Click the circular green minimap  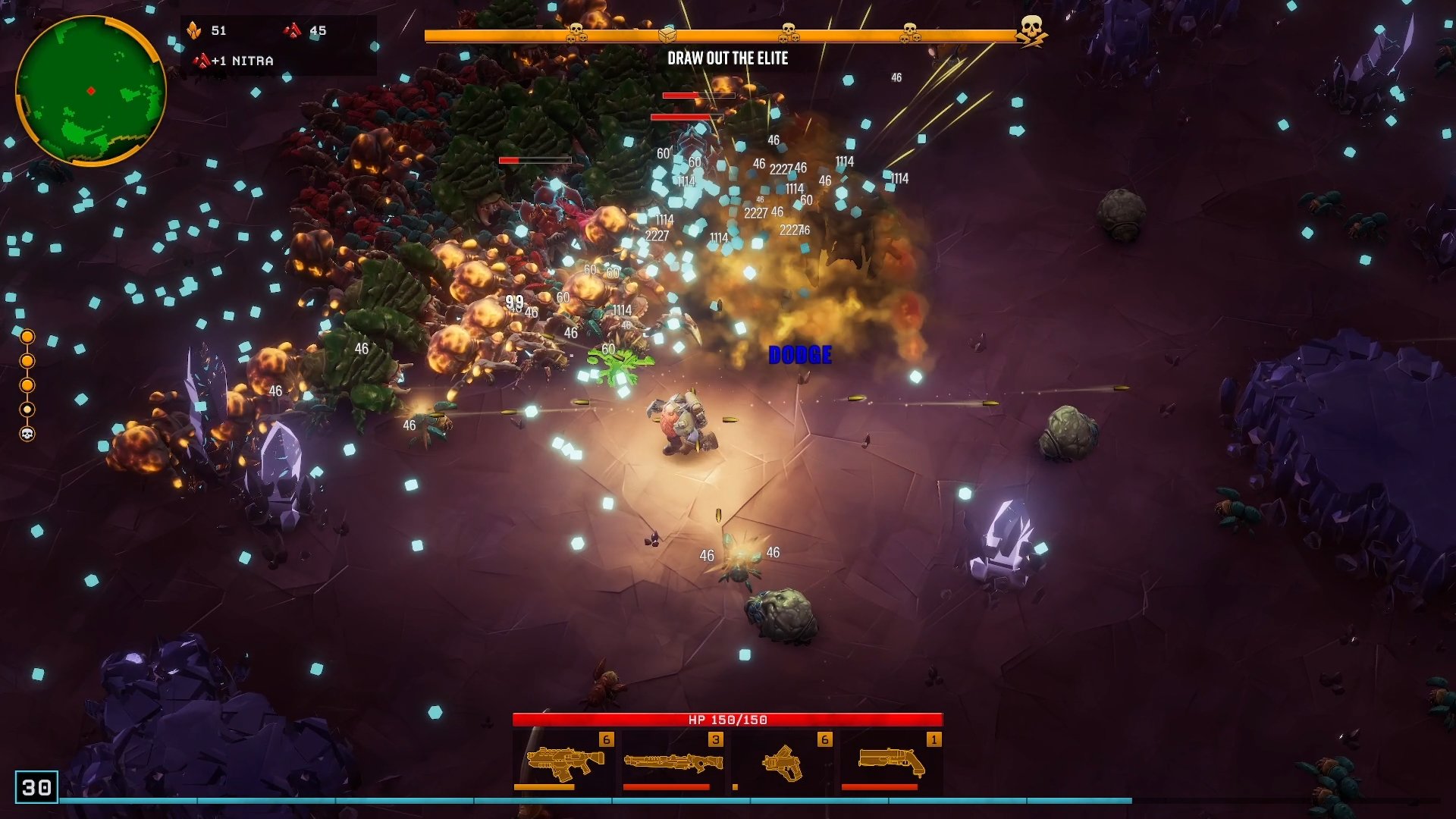[x=90, y=90]
